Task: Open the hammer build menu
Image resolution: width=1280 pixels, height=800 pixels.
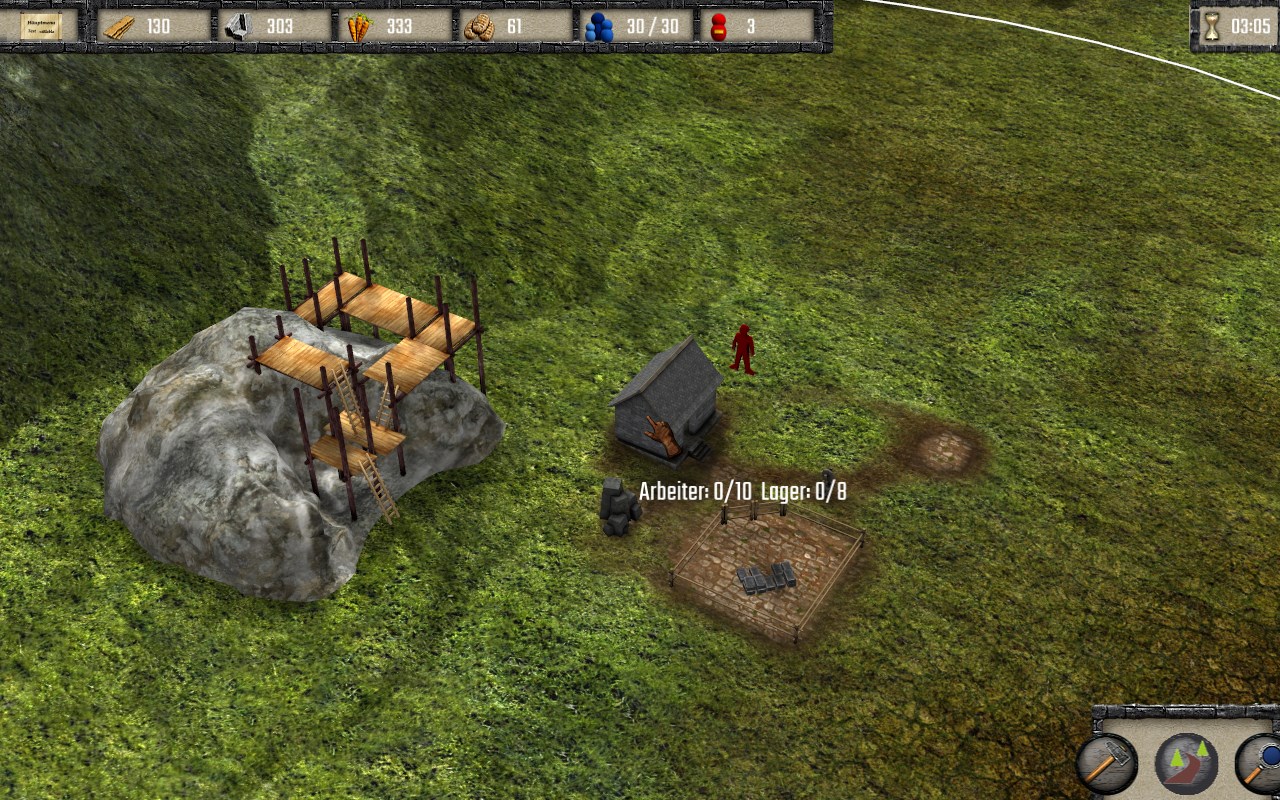Action: [1107, 763]
